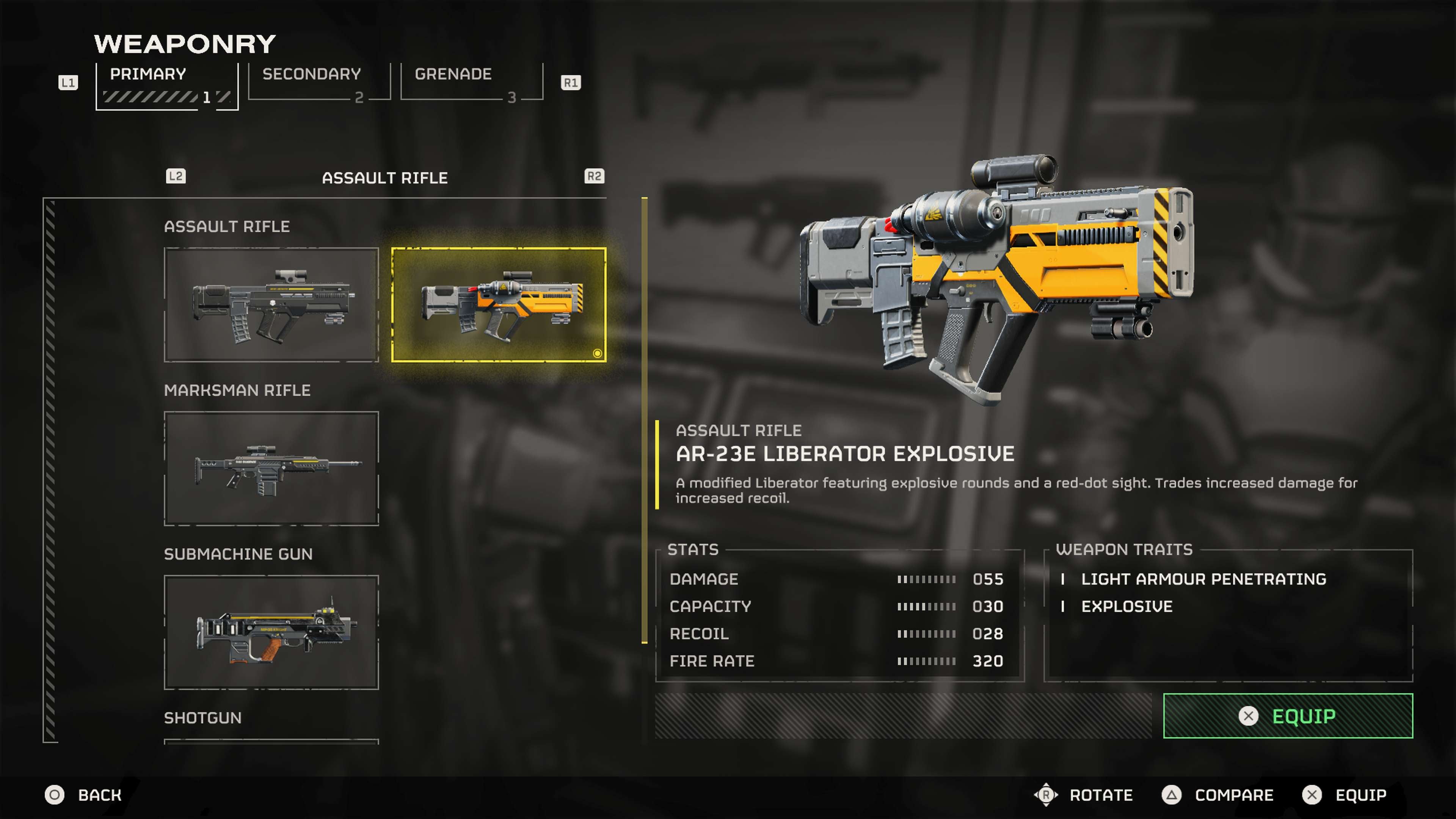Image resolution: width=1456 pixels, height=819 pixels.
Task: Pick the marksman rifle weapon tile
Action: point(271,469)
